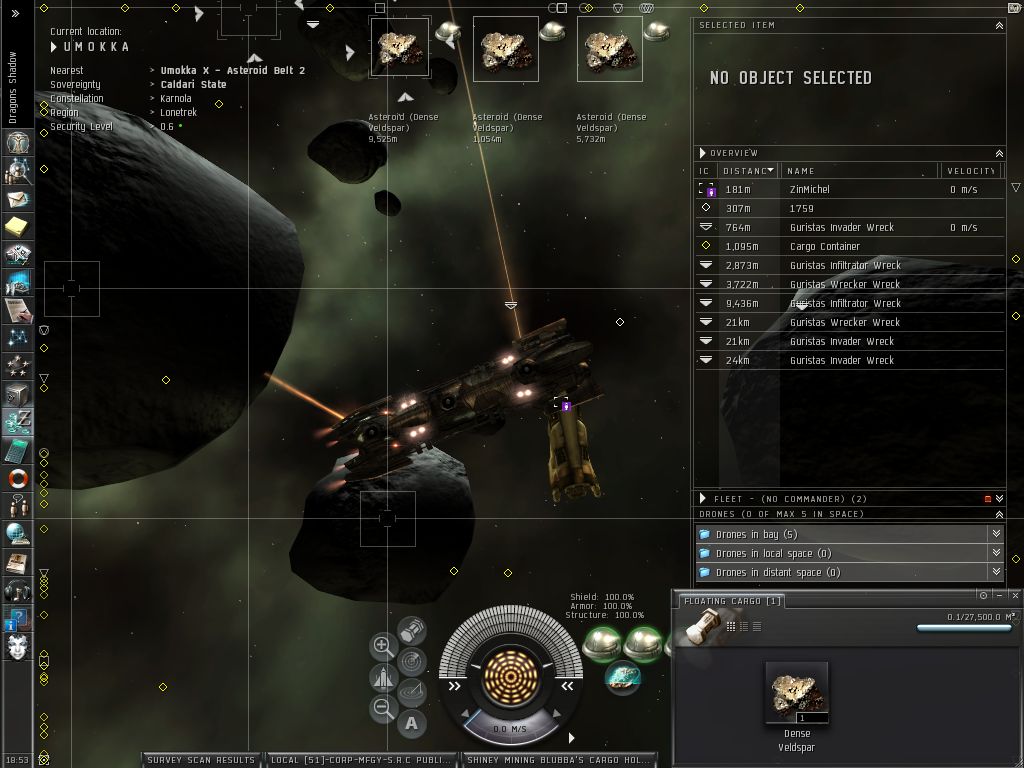Viewport: 1024px width, 768px height.
Task: Open the Shiney Mining Blubba's cargo hold tab
Action: click(558, 760)
